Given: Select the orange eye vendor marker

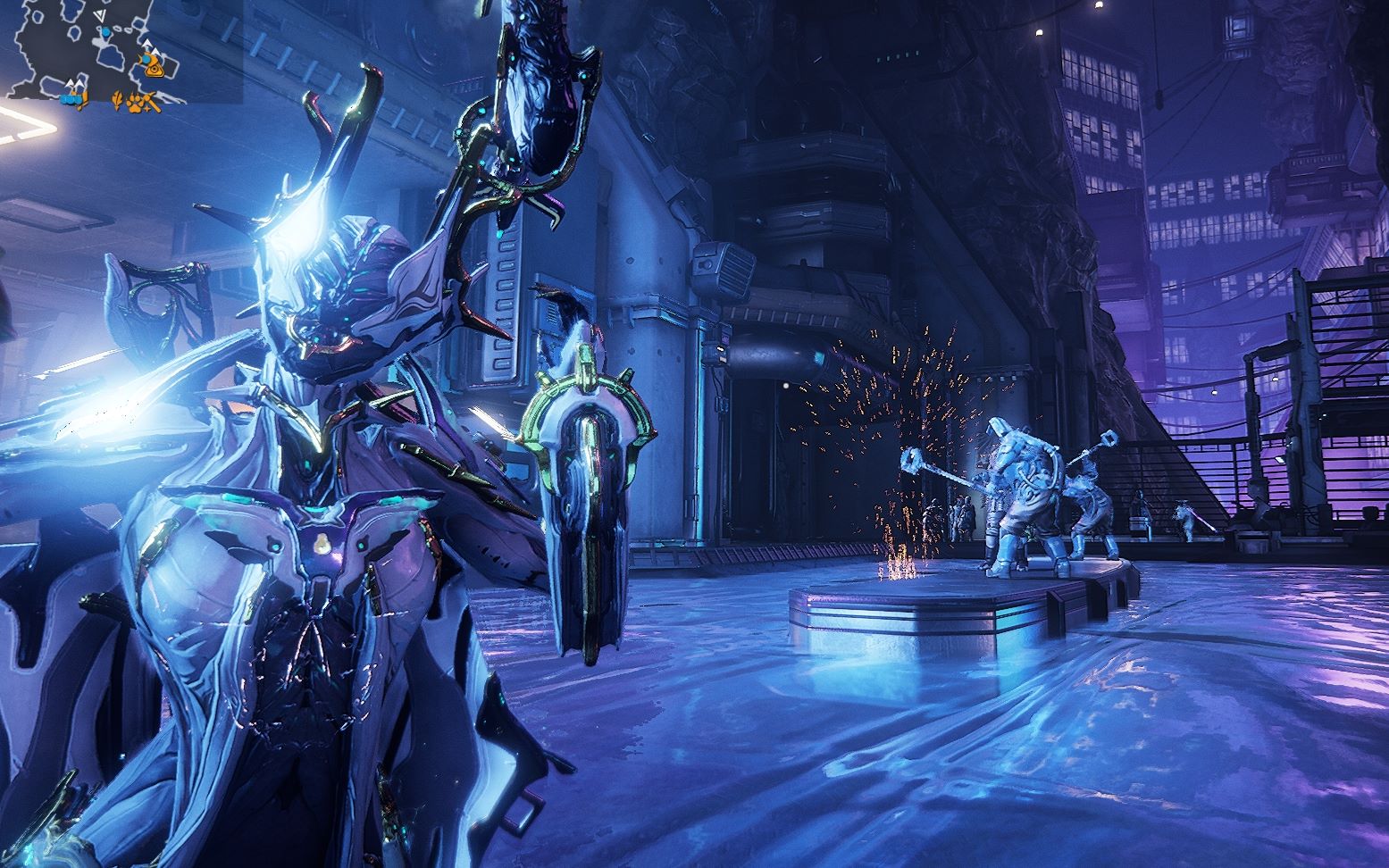Looking at the screenshot, I should (x=155, y=70).
